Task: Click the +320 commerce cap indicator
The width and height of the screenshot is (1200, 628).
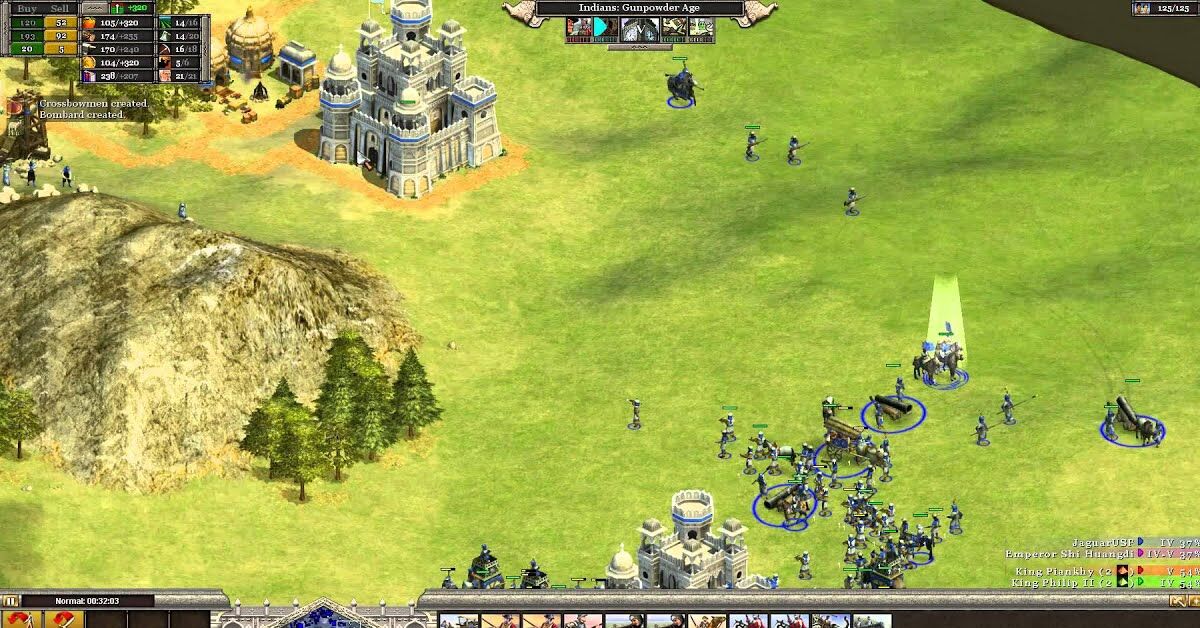Action: 135,7
